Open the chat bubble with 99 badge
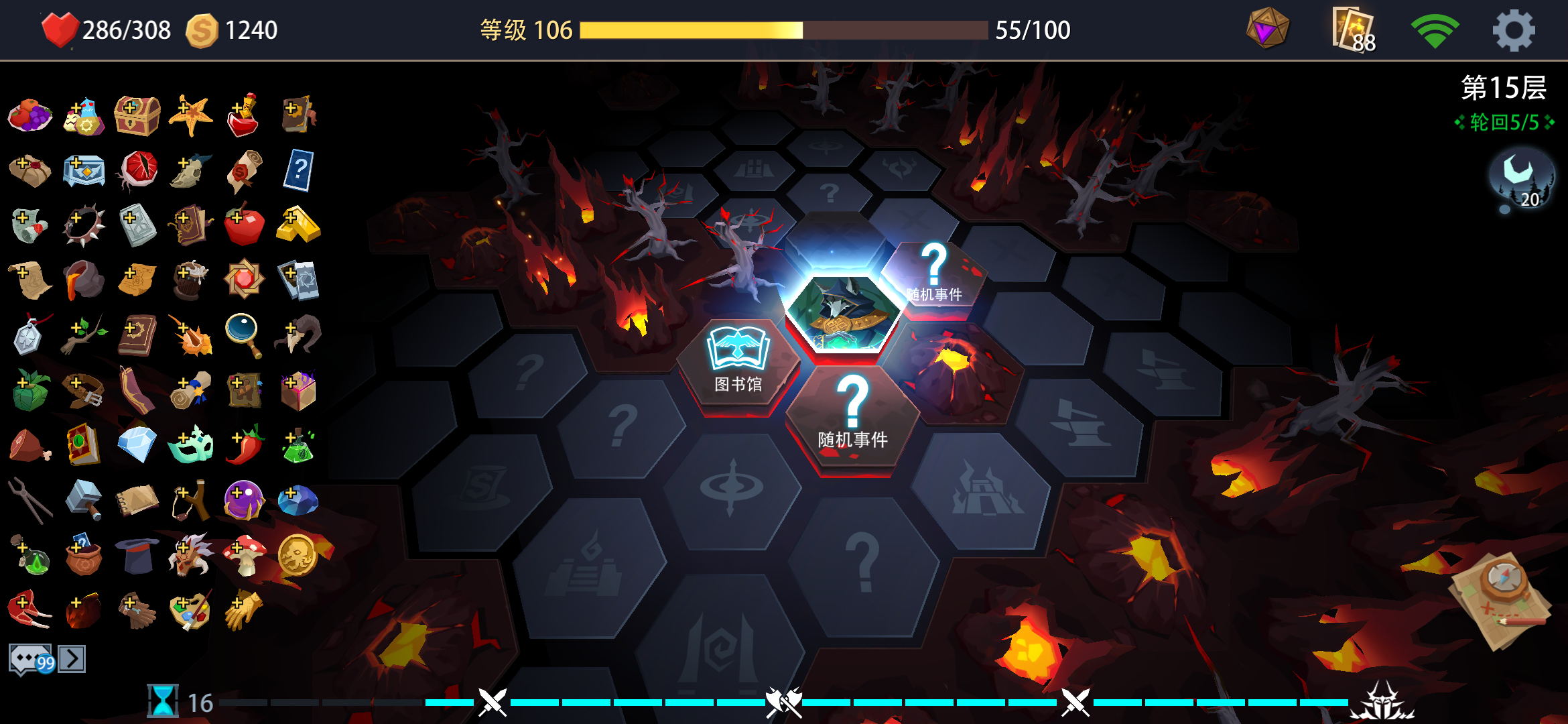Viewport: 1568px width, 724px height. (28, 658)
